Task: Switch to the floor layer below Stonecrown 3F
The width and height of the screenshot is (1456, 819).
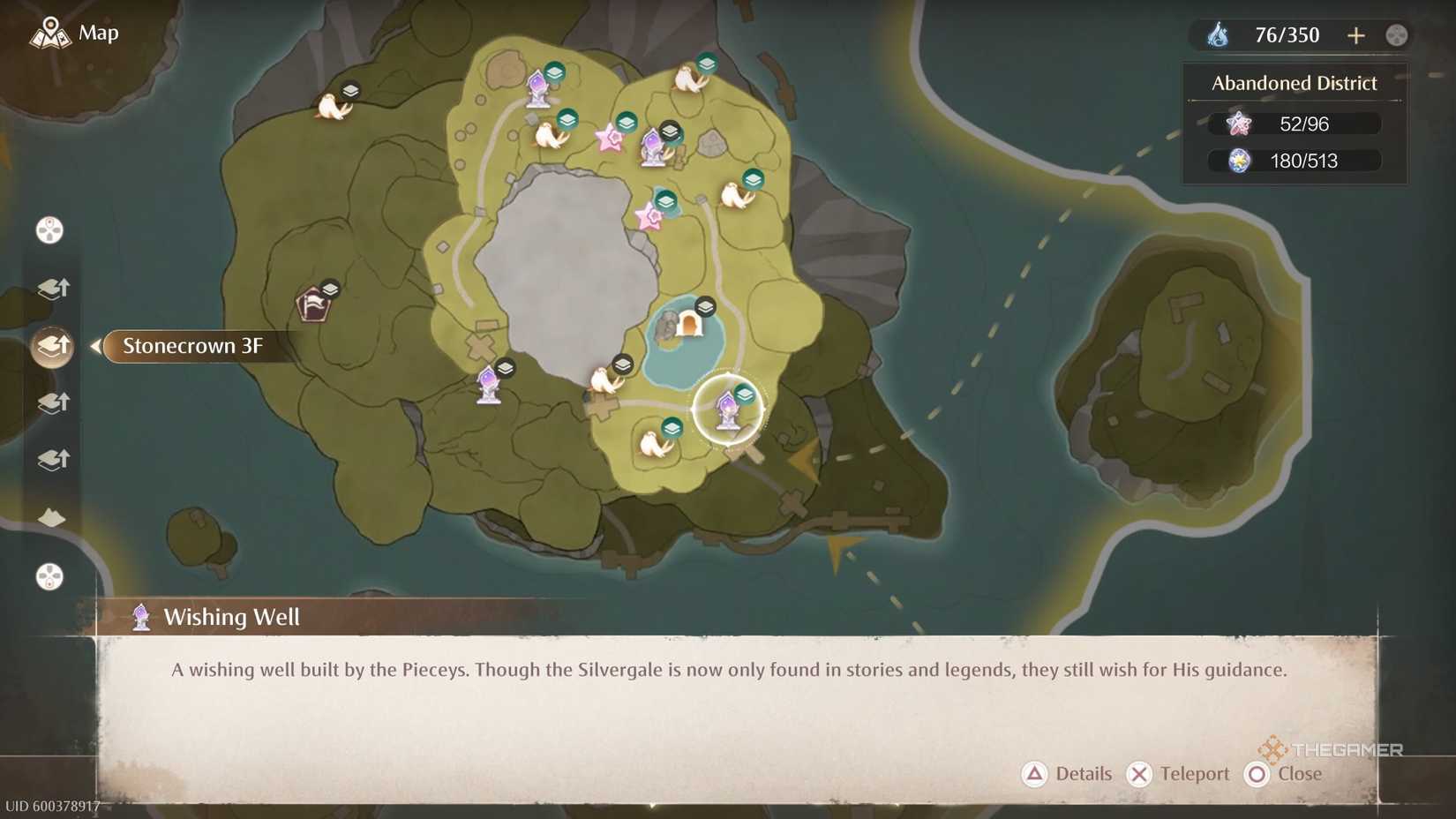Action: [x=53, y=402]
